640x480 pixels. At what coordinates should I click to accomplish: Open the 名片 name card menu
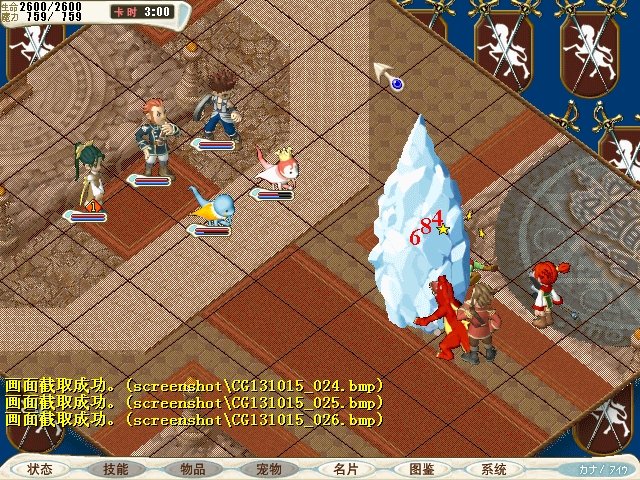click(345, 469)
